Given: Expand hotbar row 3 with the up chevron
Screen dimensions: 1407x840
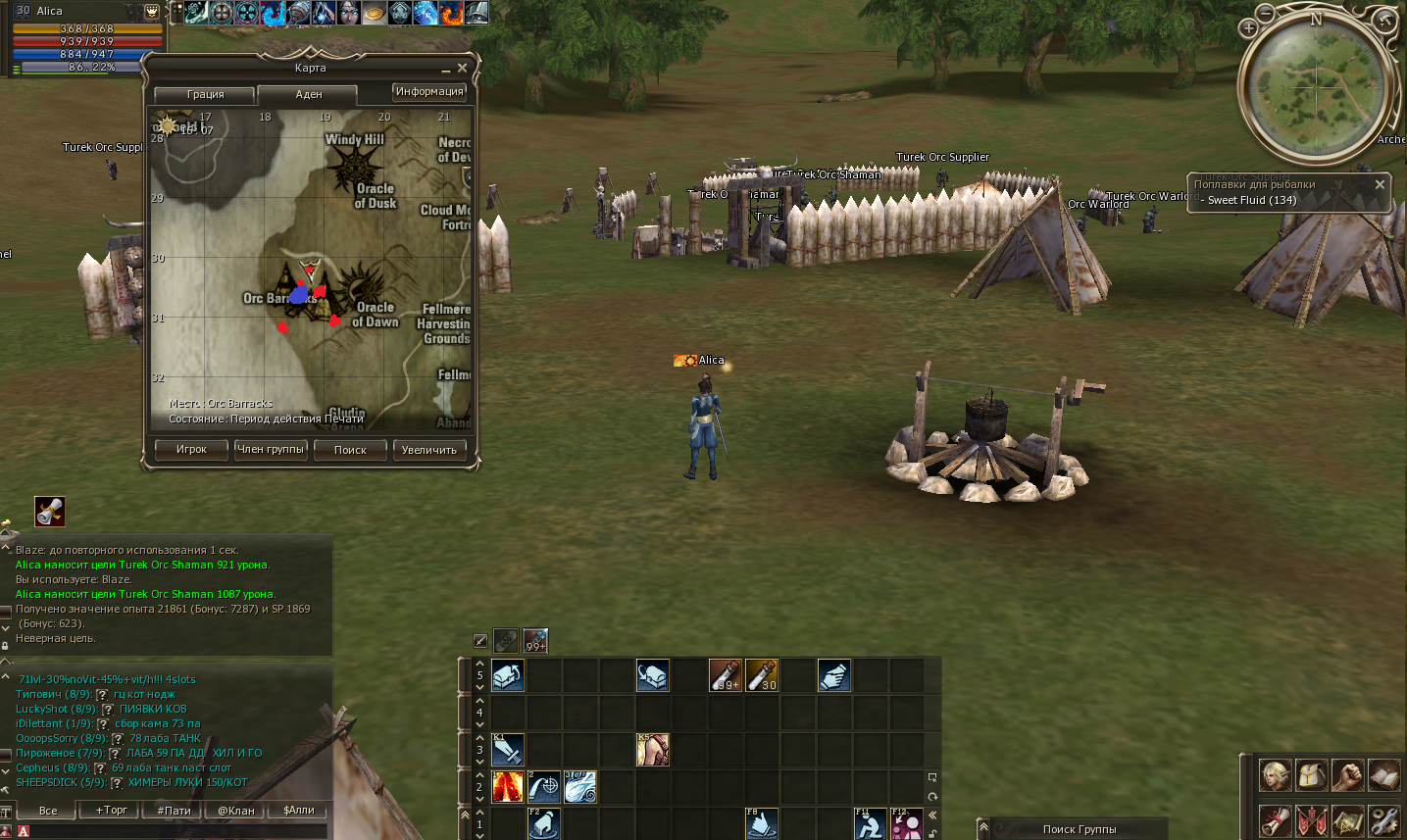Looking at the screenshot, I should [x=479, y=738].
